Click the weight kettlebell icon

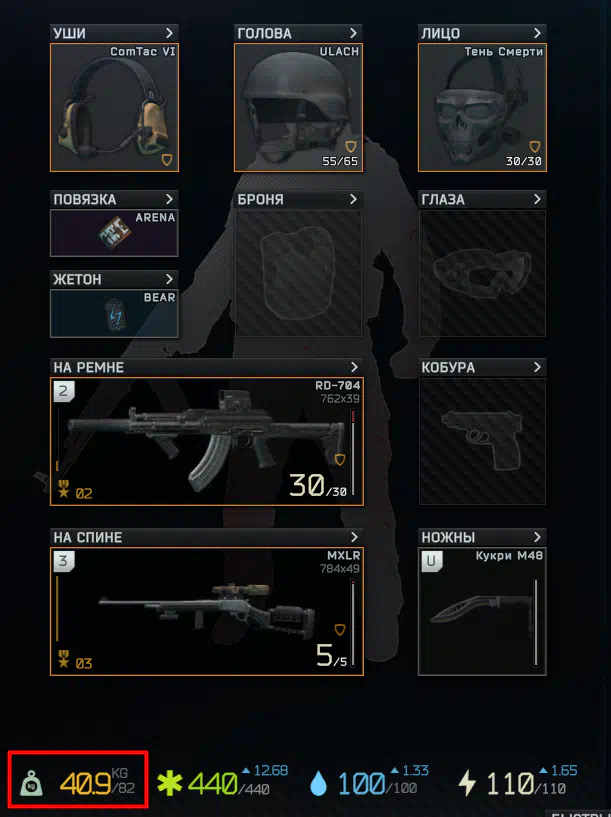[x=34, y=783]
